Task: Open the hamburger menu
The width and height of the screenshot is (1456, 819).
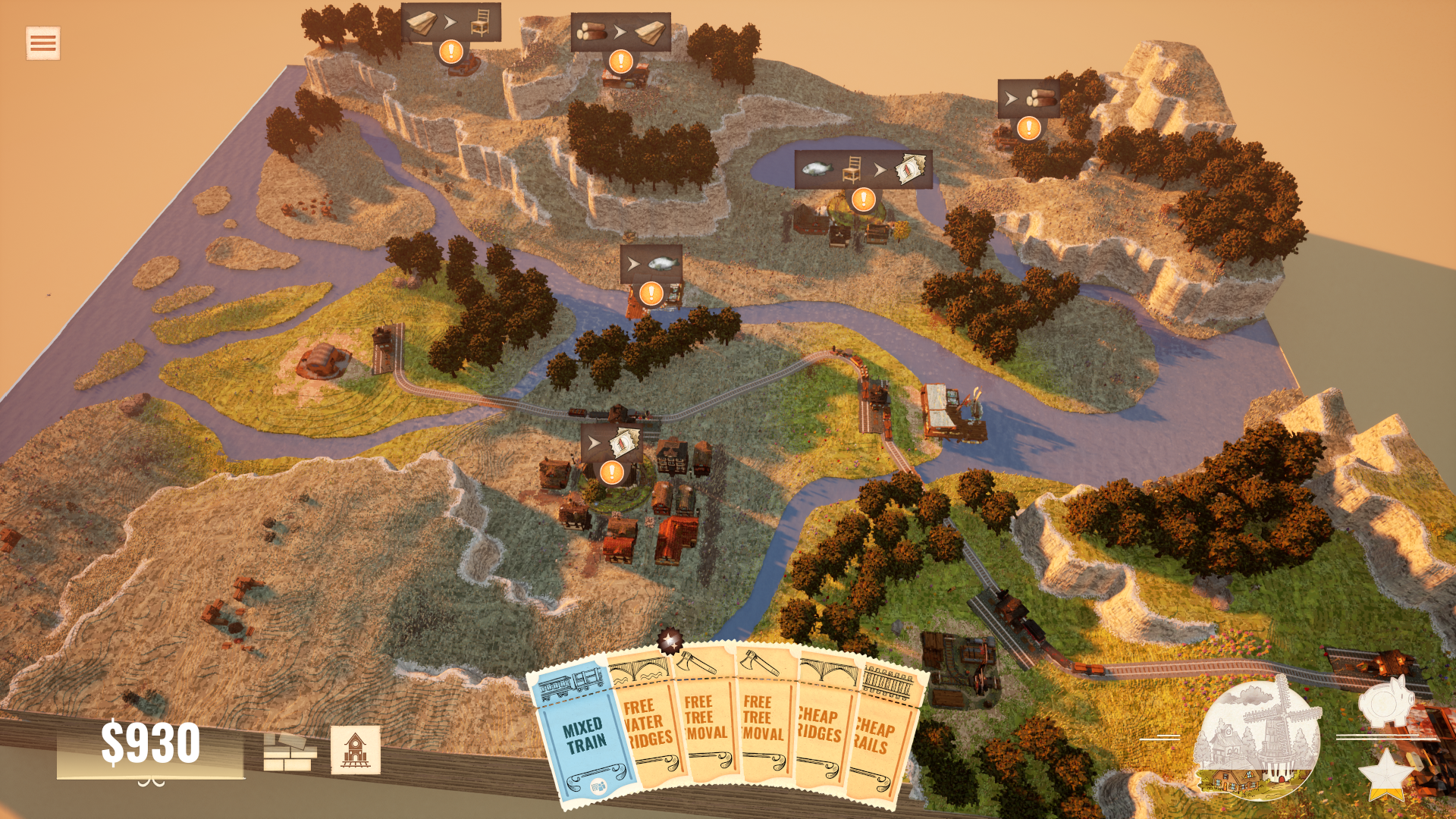Action: pos(42,43)
